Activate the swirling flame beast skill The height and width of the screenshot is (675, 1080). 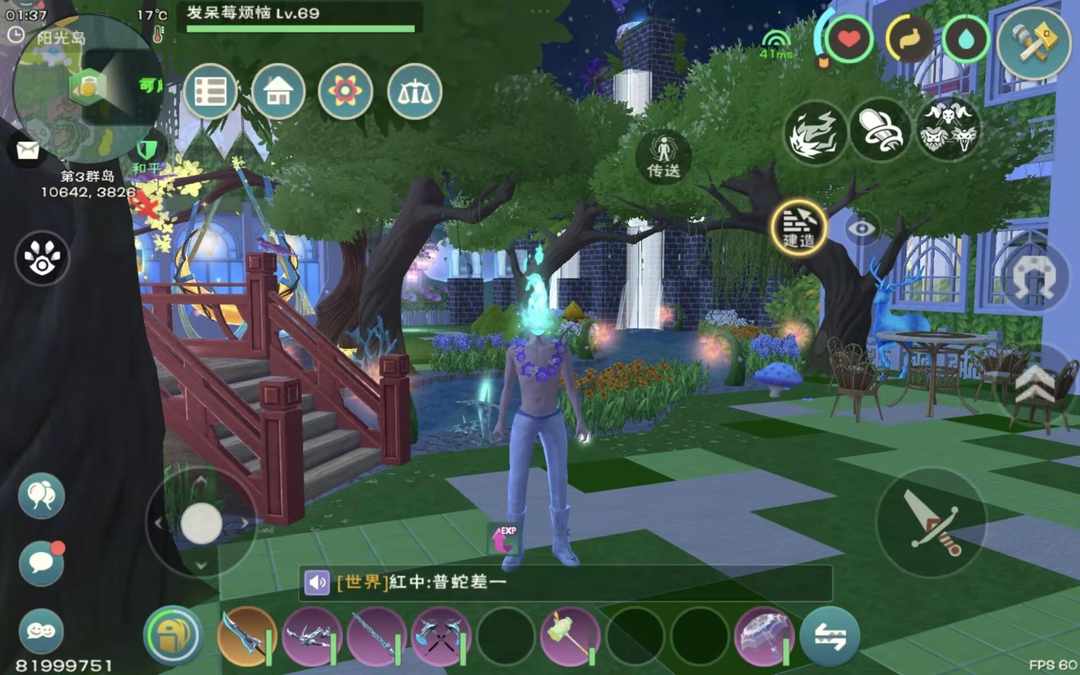pyautogui.click(x=815, y=130)
